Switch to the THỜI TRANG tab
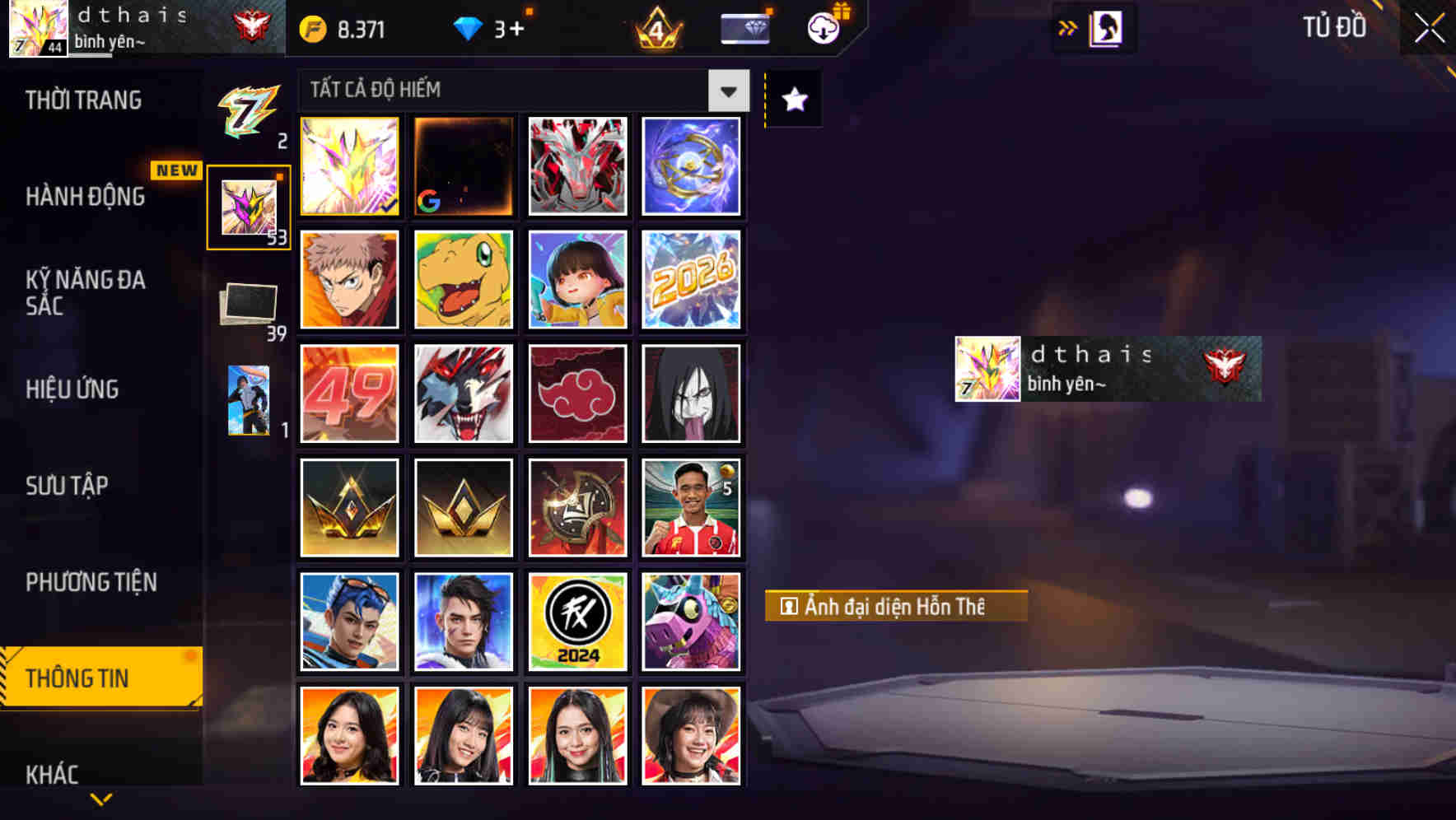1456x820 pixels. point(85,100)
